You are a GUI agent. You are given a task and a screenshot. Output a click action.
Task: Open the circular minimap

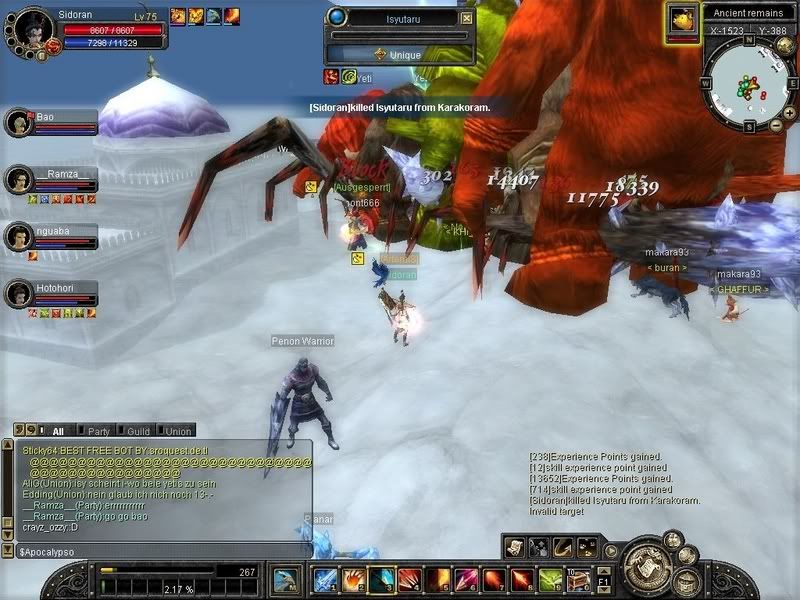point(748,84)
